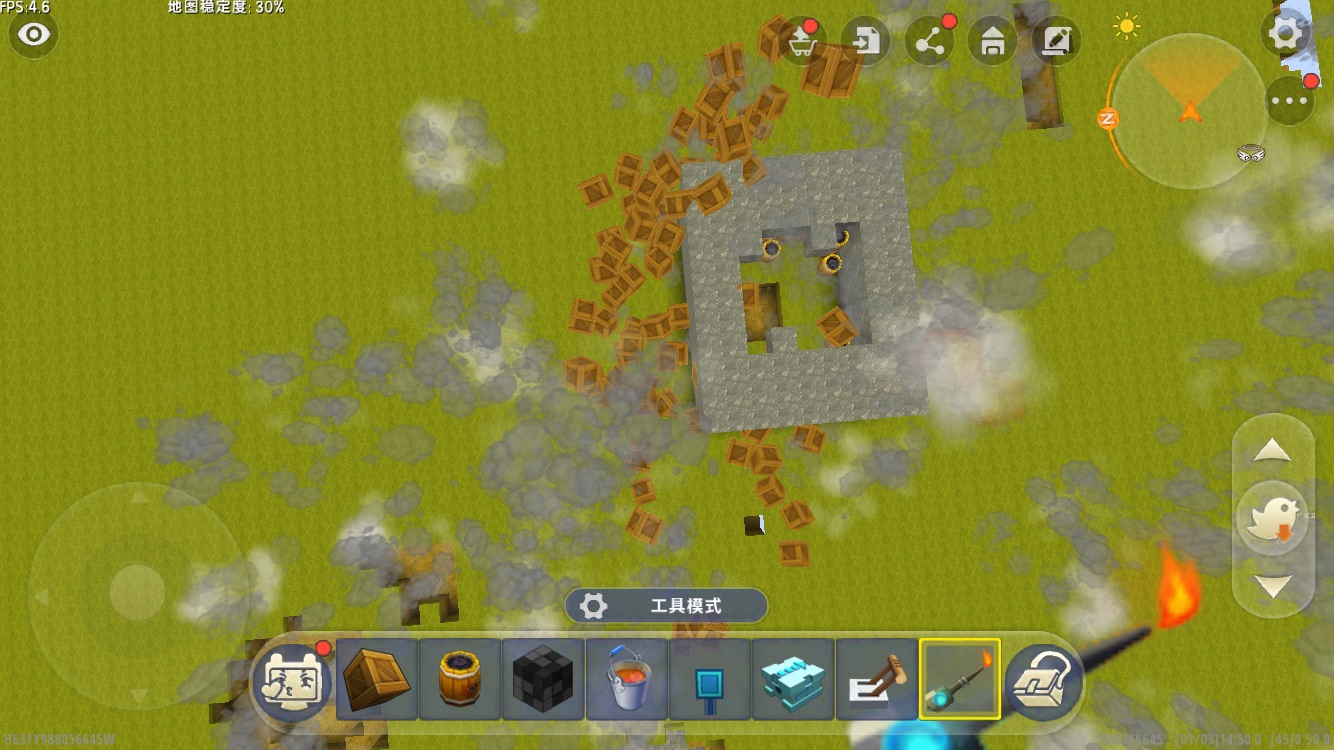Choose the lever switch hotbar slot

[x=876, y=680]
